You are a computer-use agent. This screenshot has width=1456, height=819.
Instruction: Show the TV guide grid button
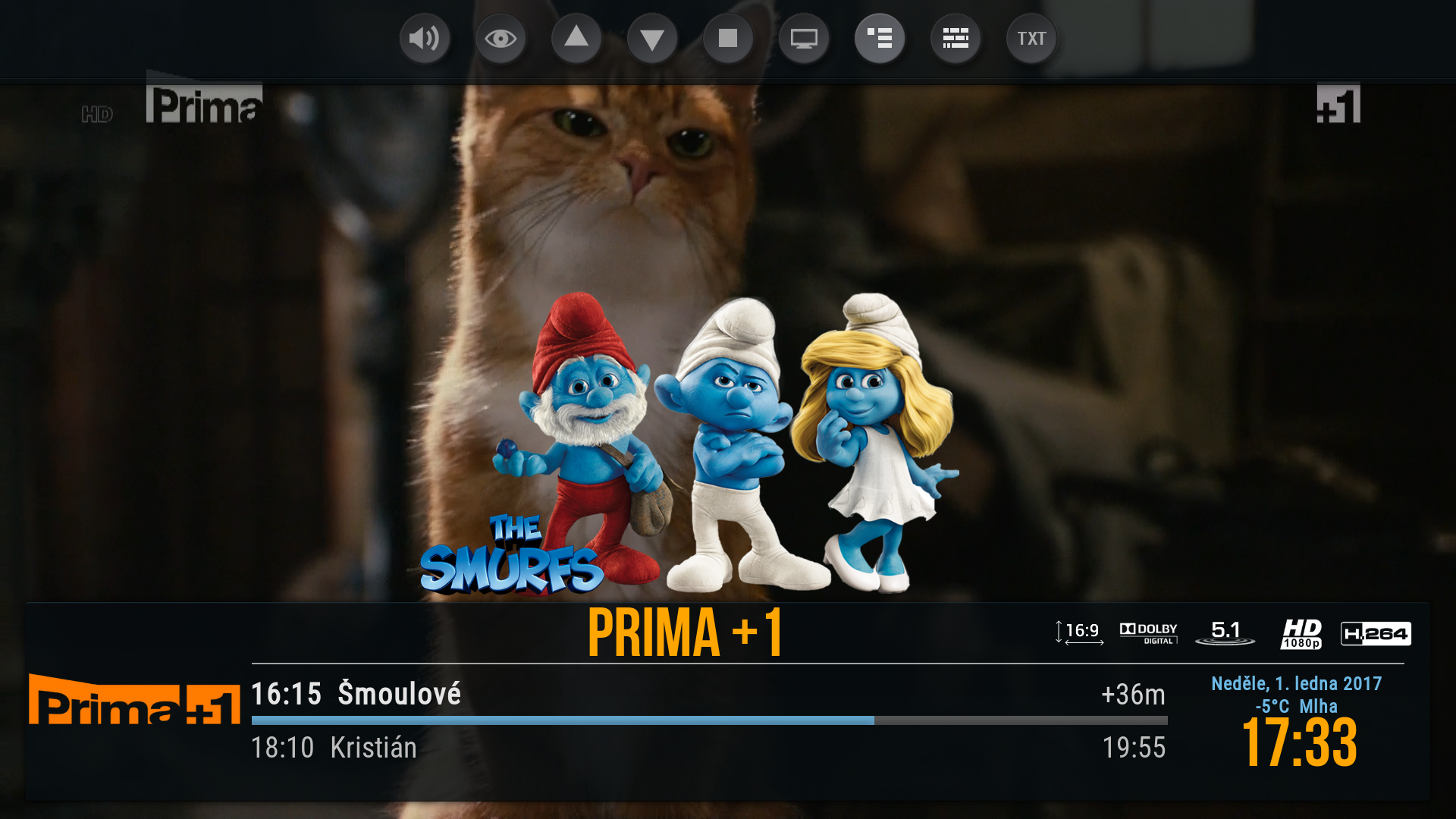955,38
